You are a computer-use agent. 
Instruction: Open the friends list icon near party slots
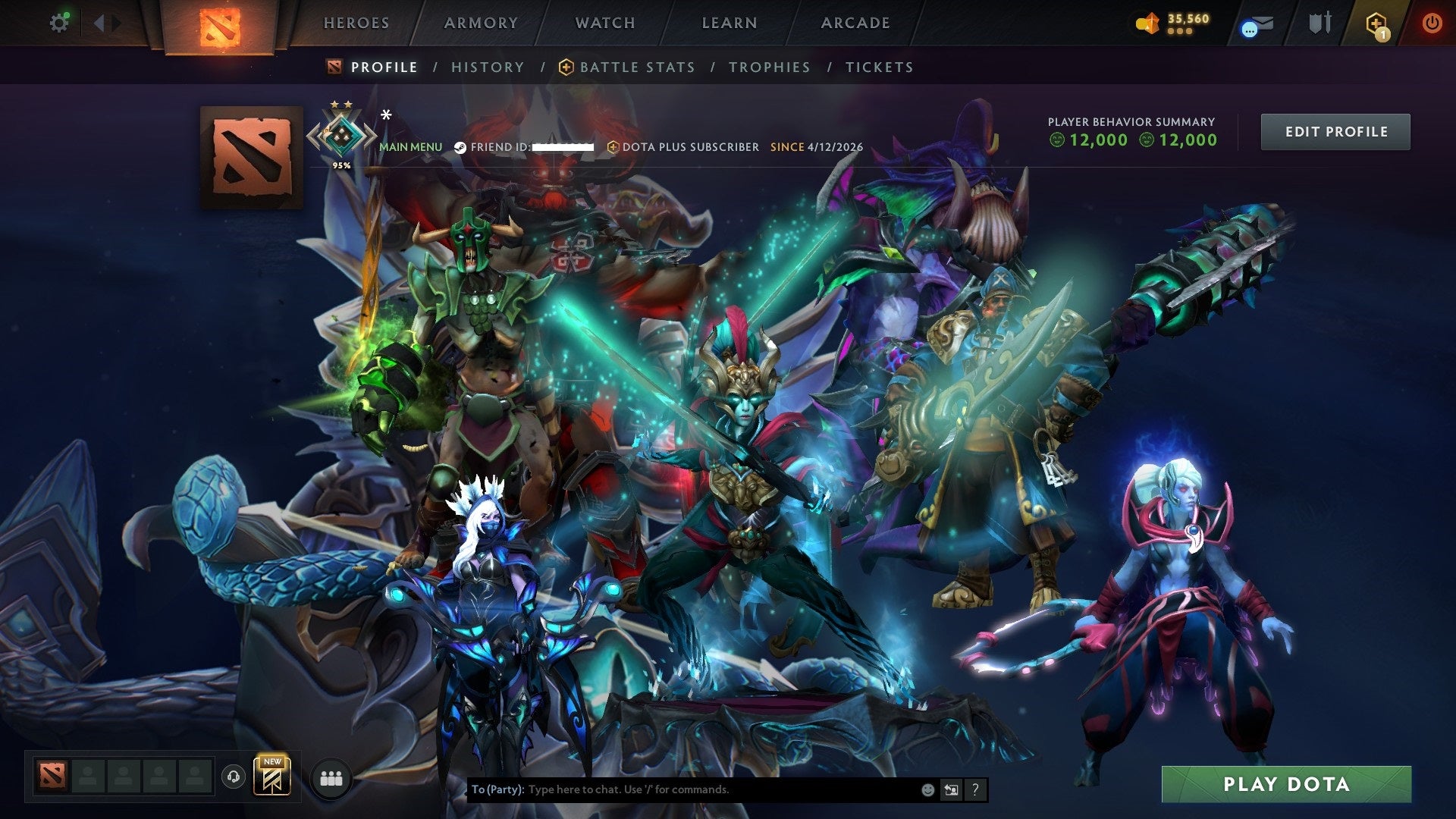coord(330,777)
